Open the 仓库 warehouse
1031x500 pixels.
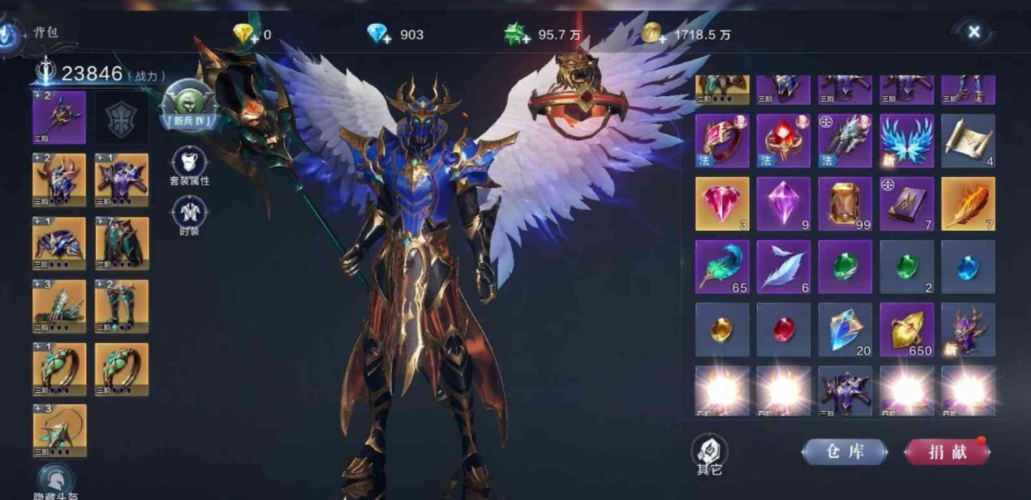[844, 452]
